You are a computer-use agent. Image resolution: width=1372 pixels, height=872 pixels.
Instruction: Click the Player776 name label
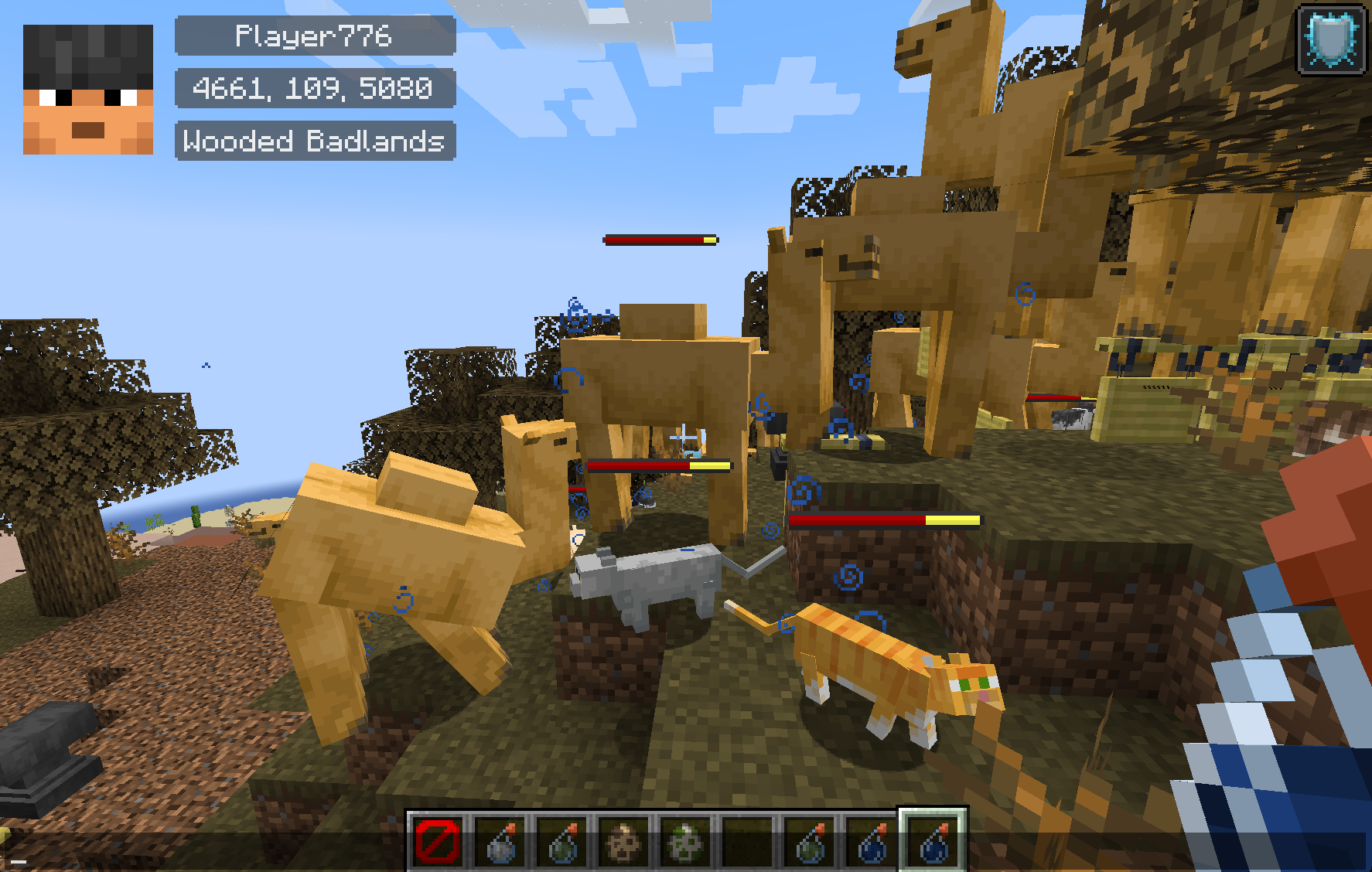[x=315, y=36]
